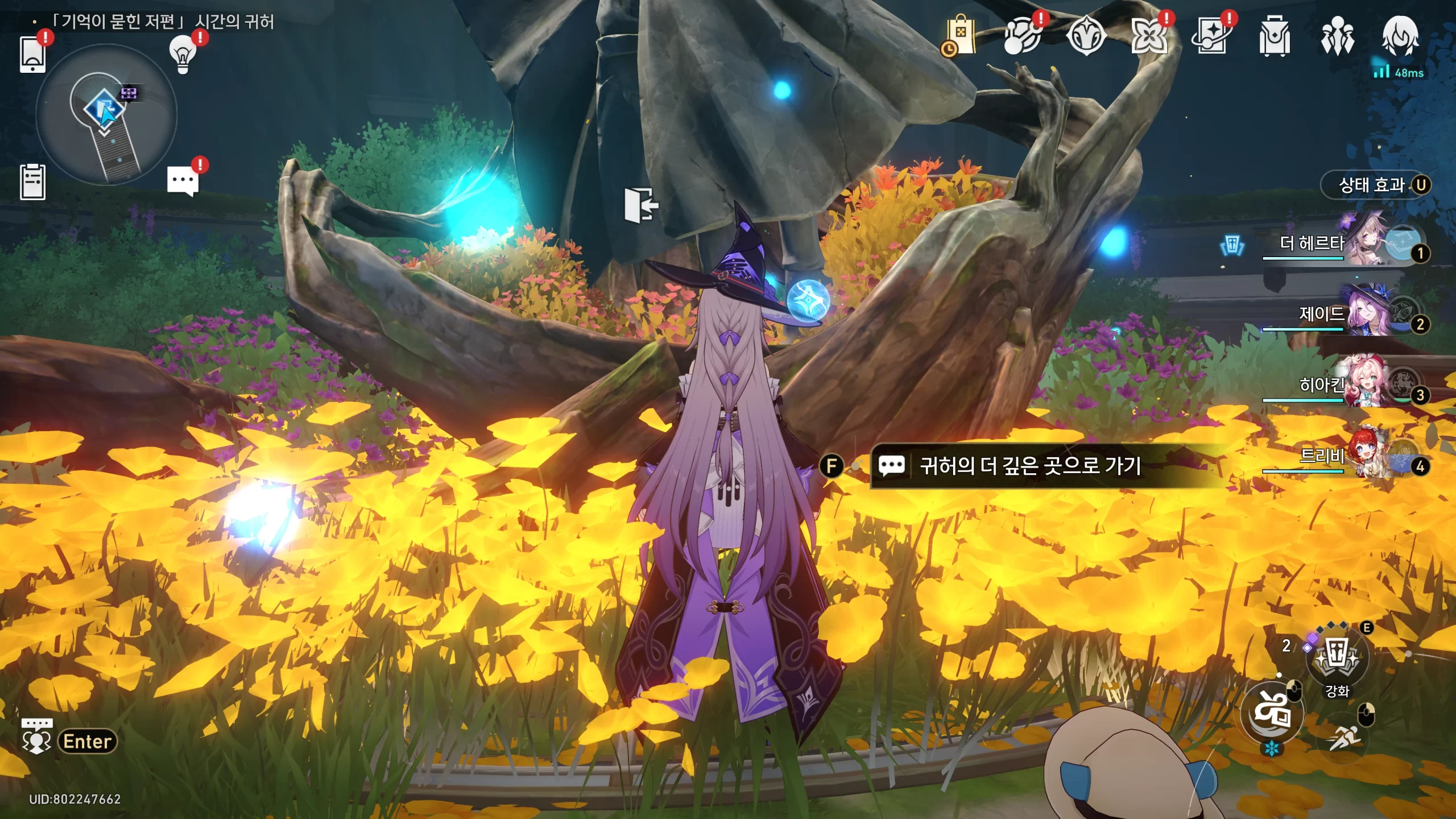Open the mission clipboard icon
Viewport: 1456px width, 819px height.
32,182
